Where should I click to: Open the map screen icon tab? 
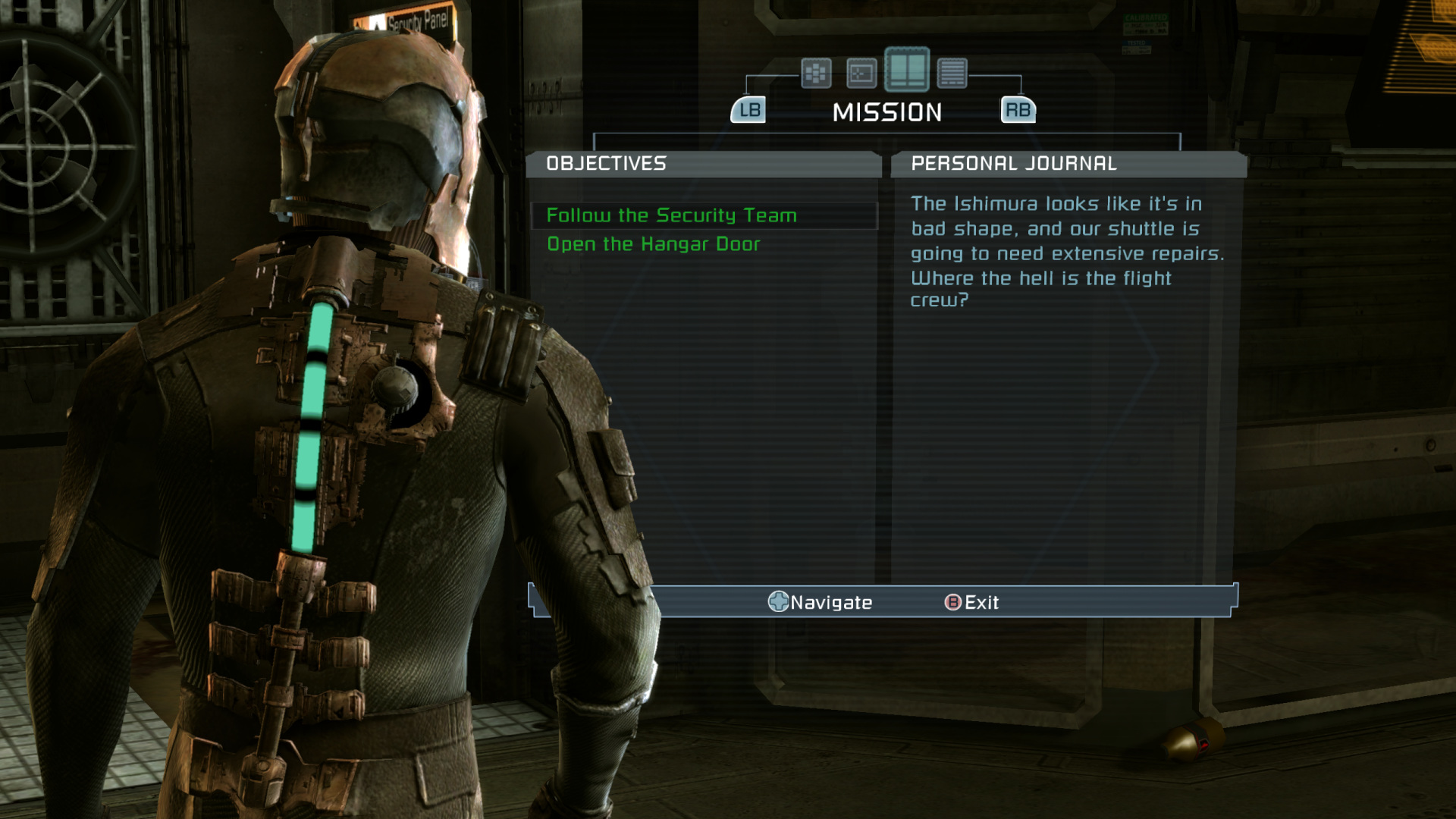[x=861, y=74]
